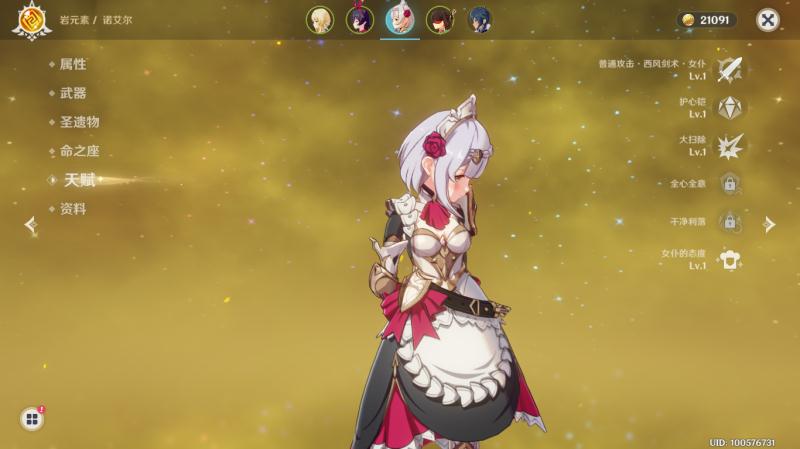800x449 pixels.
Task: View the sword normal attack talent 西风剑术·女仆
Action: (730, 69)
